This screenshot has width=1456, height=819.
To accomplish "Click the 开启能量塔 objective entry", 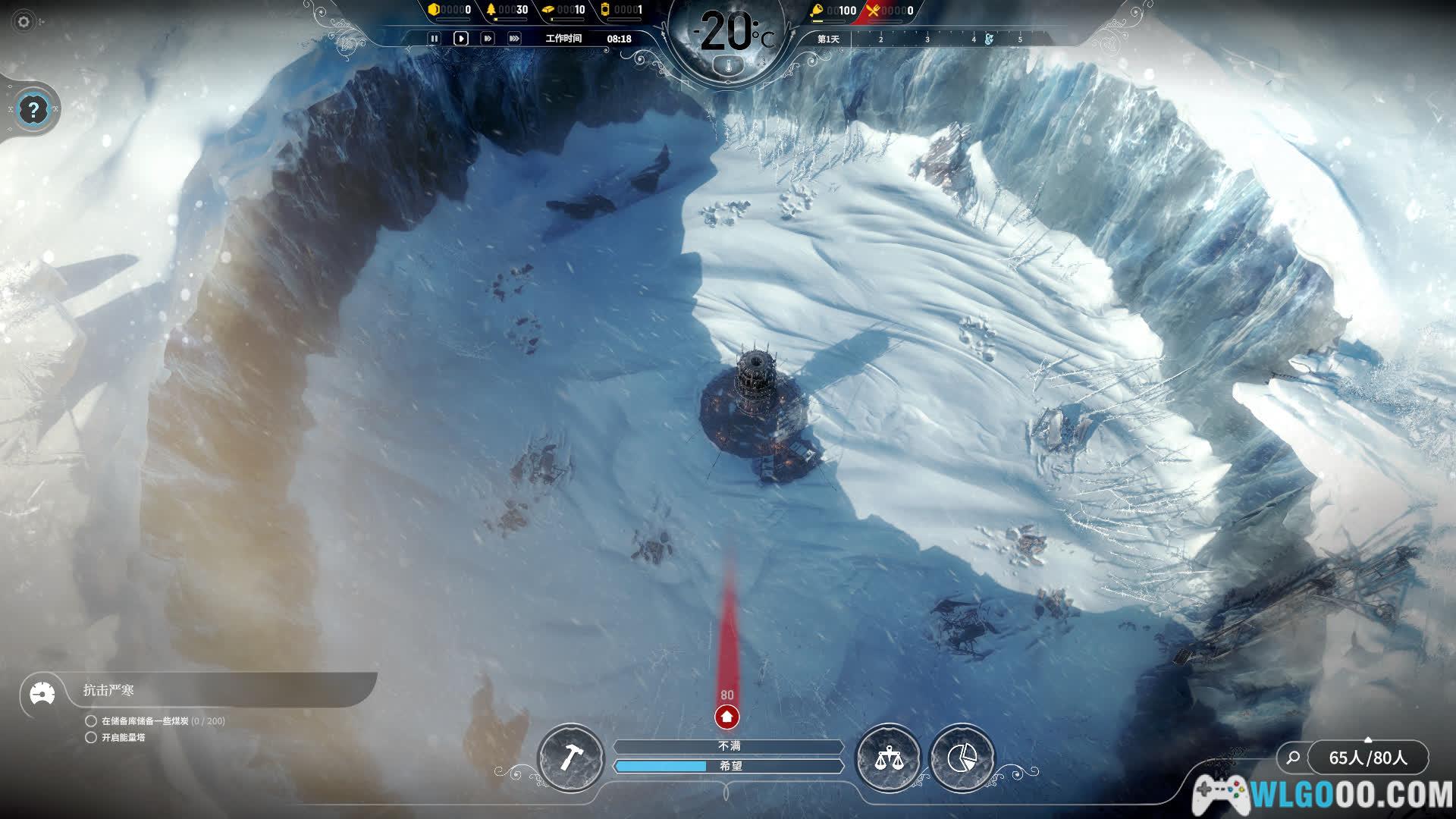I will coord(123,737).
